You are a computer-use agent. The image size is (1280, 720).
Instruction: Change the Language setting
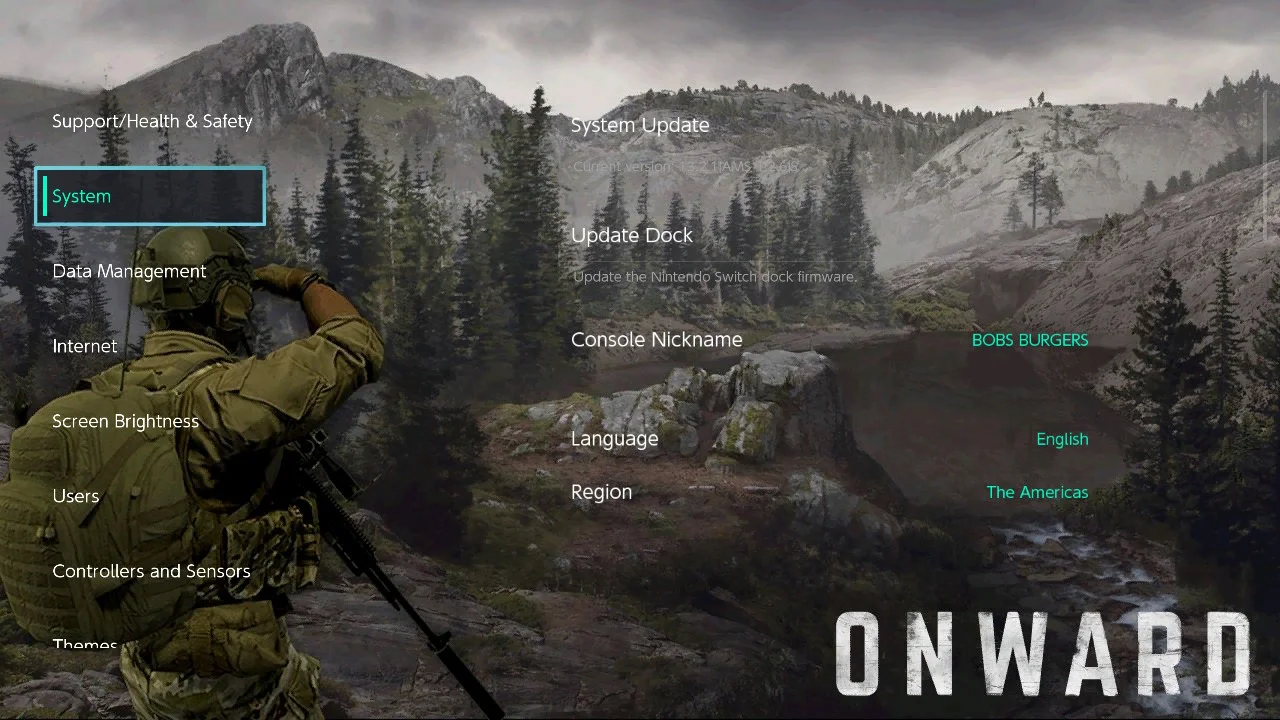pos(828,439)
